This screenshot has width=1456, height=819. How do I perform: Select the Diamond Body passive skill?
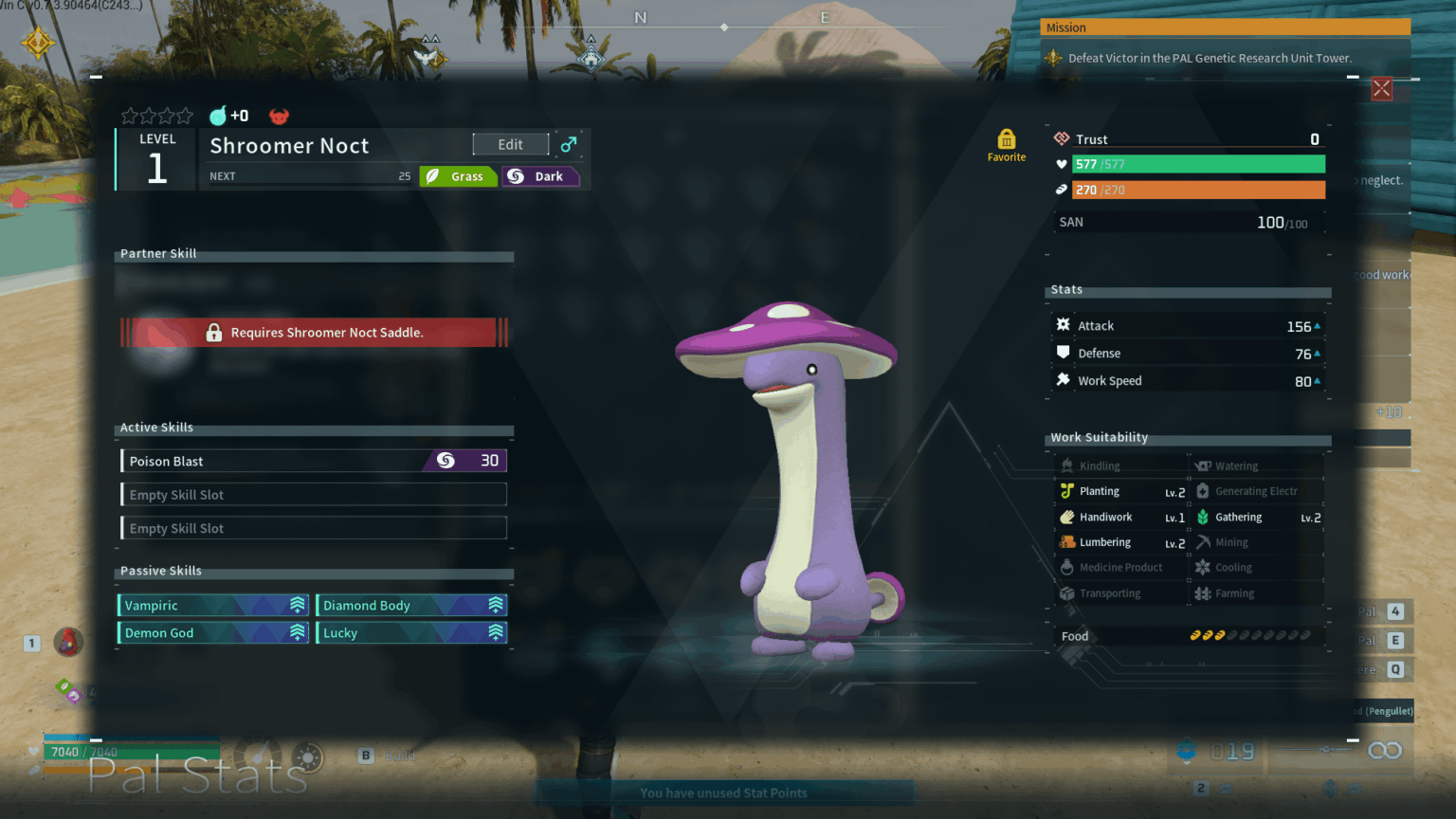click(x=411, y=606)
